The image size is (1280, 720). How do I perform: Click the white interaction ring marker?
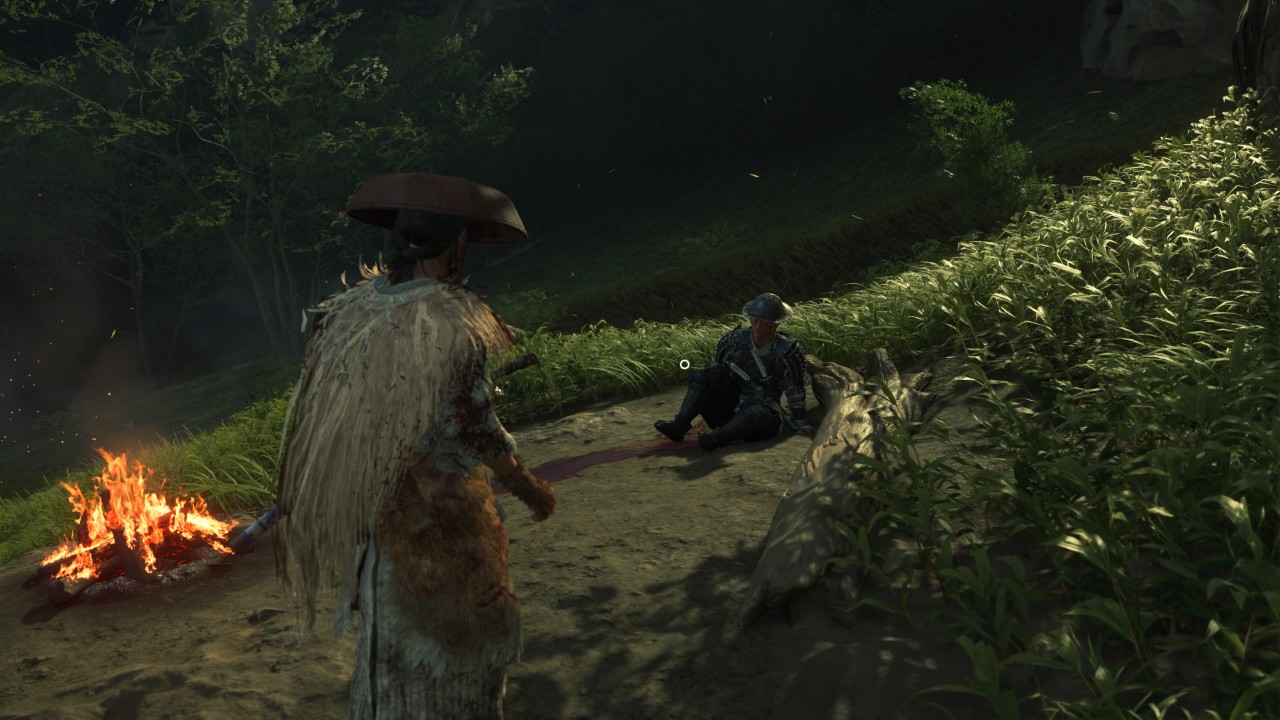click(685, 364)
